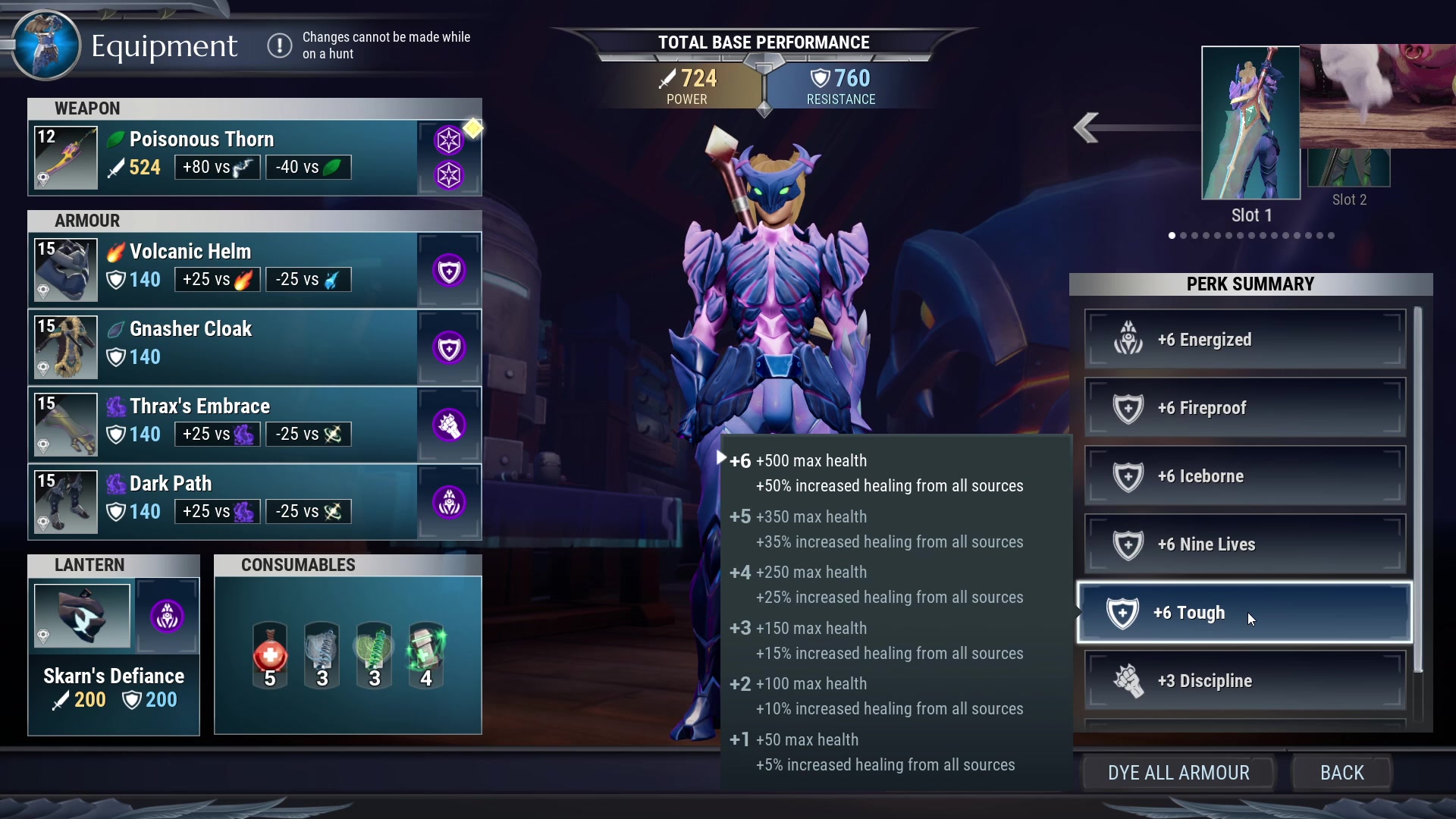Select the red health potion consumable
This screenshot has height=819, width=1456.
click(x=270, y=655)
